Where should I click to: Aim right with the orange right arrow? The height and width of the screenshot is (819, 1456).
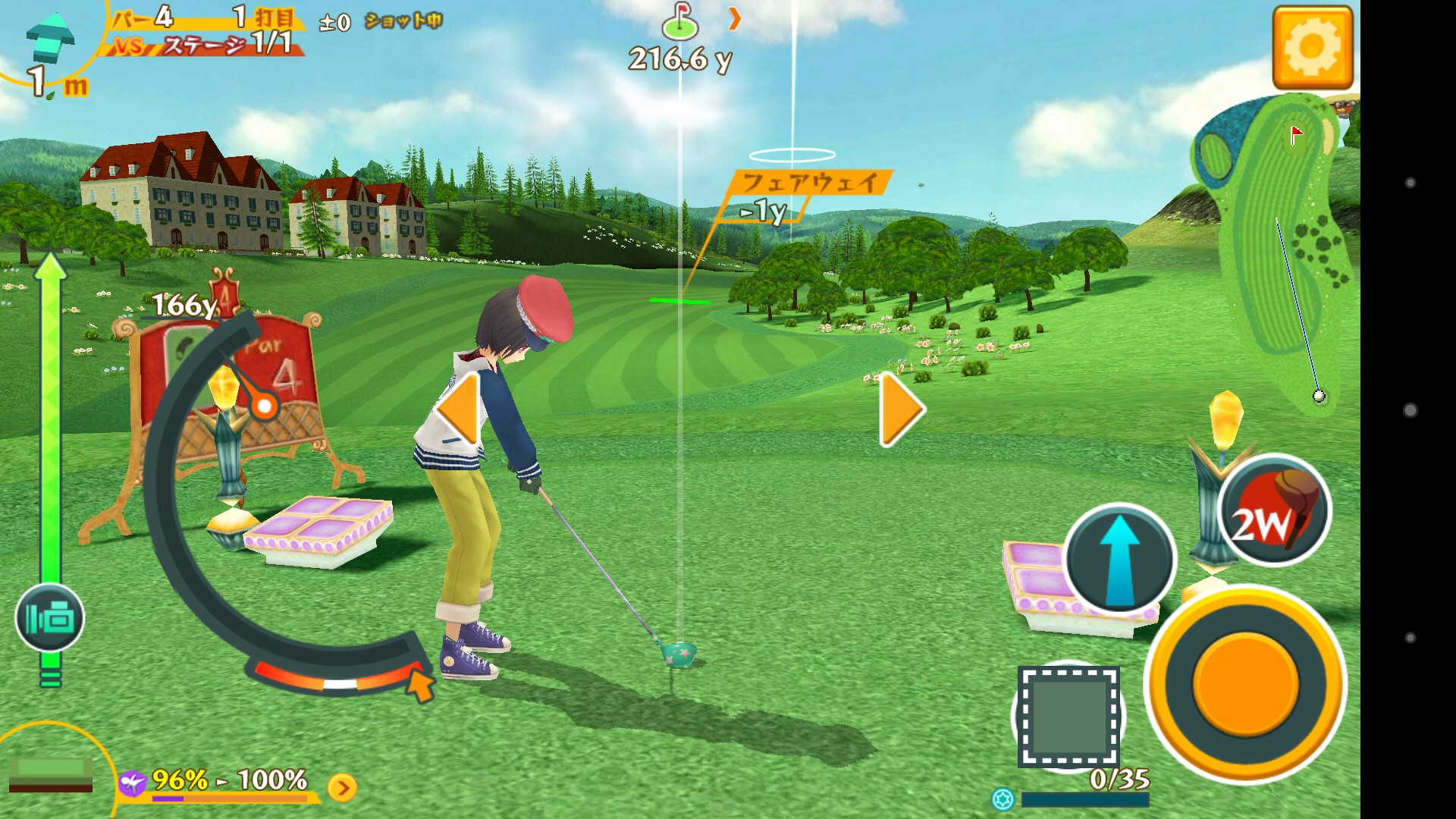(901, 409)
